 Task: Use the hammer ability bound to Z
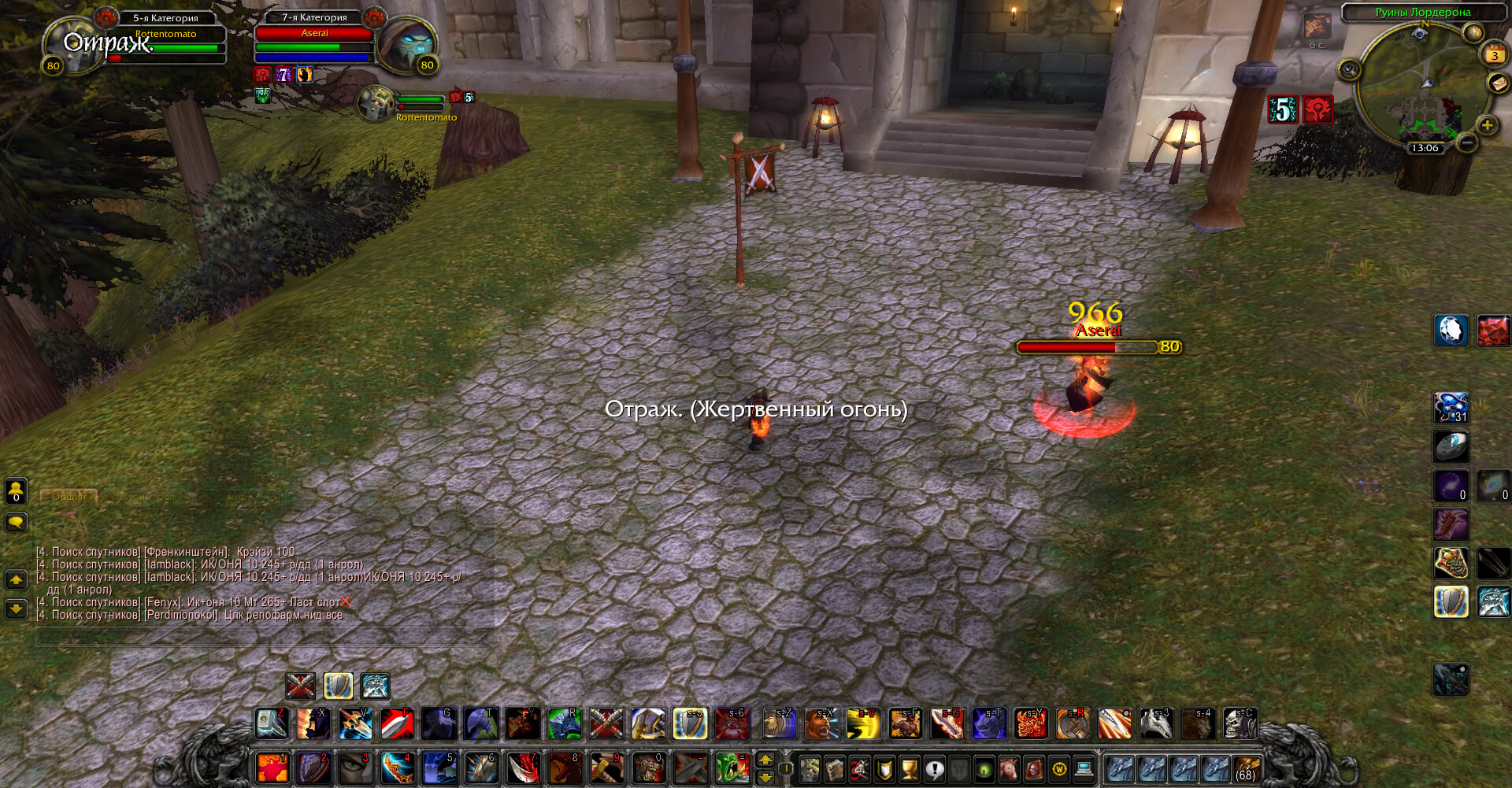[272, 723]
